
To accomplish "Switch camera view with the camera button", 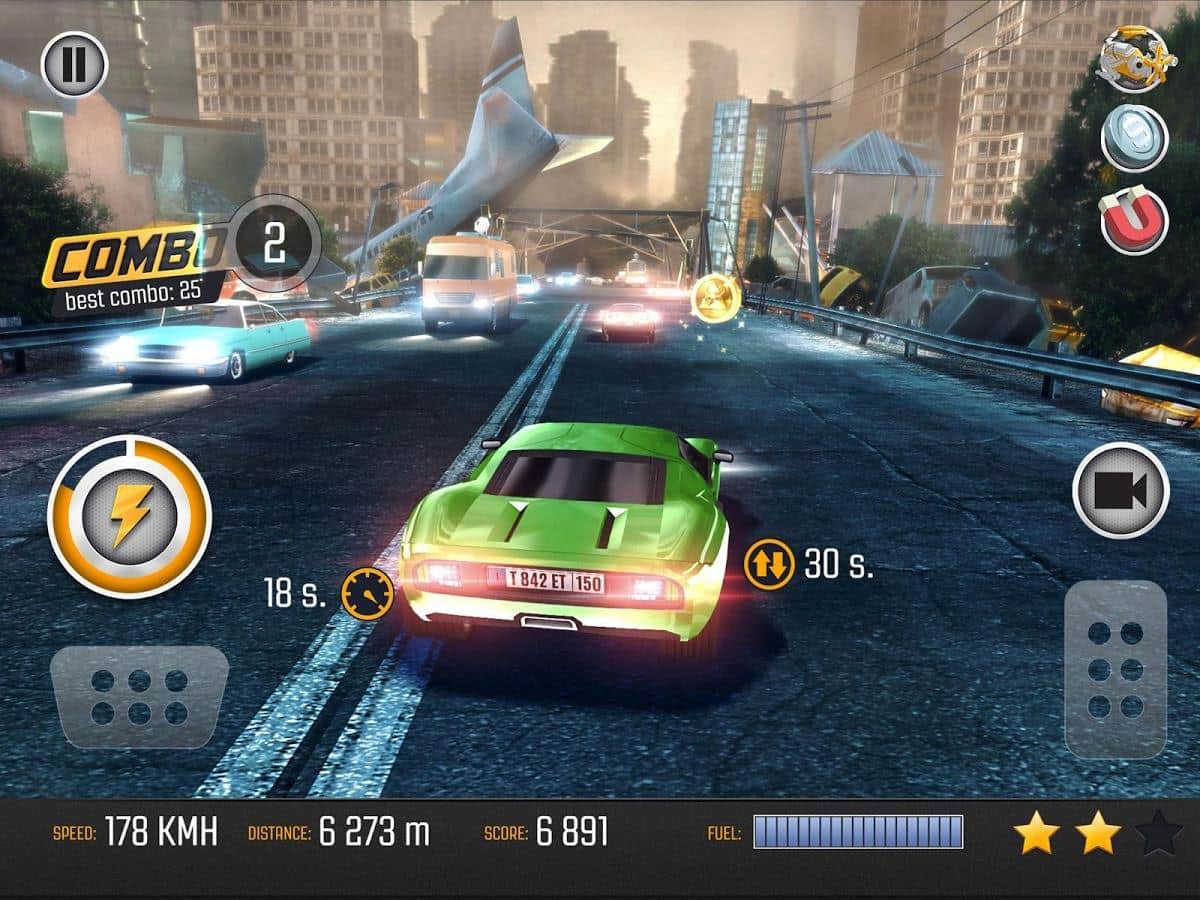I will [1120, 490].
